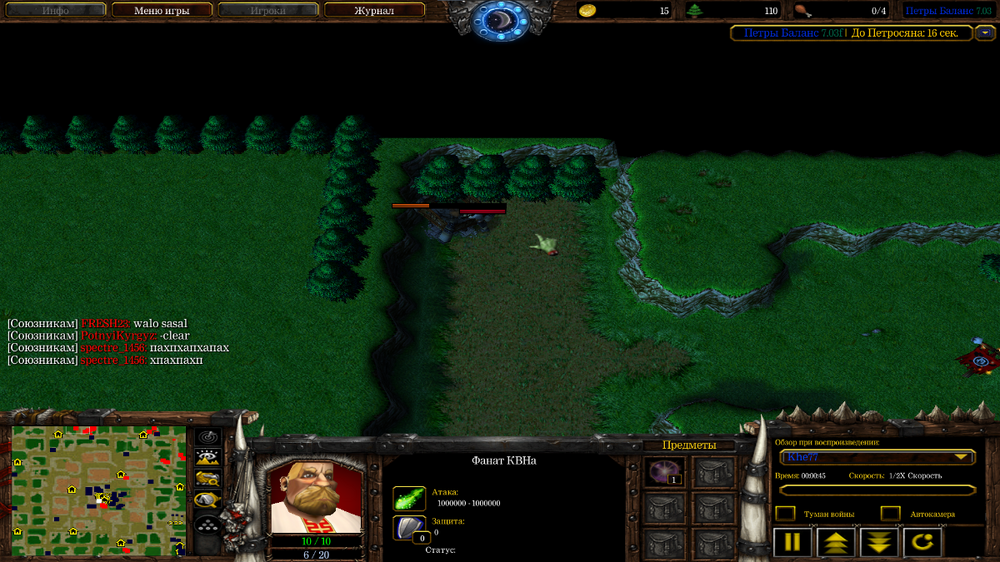Open the Меню игры menu
The height and width of the screenshot is (562, 1000).
click(161, 11)
